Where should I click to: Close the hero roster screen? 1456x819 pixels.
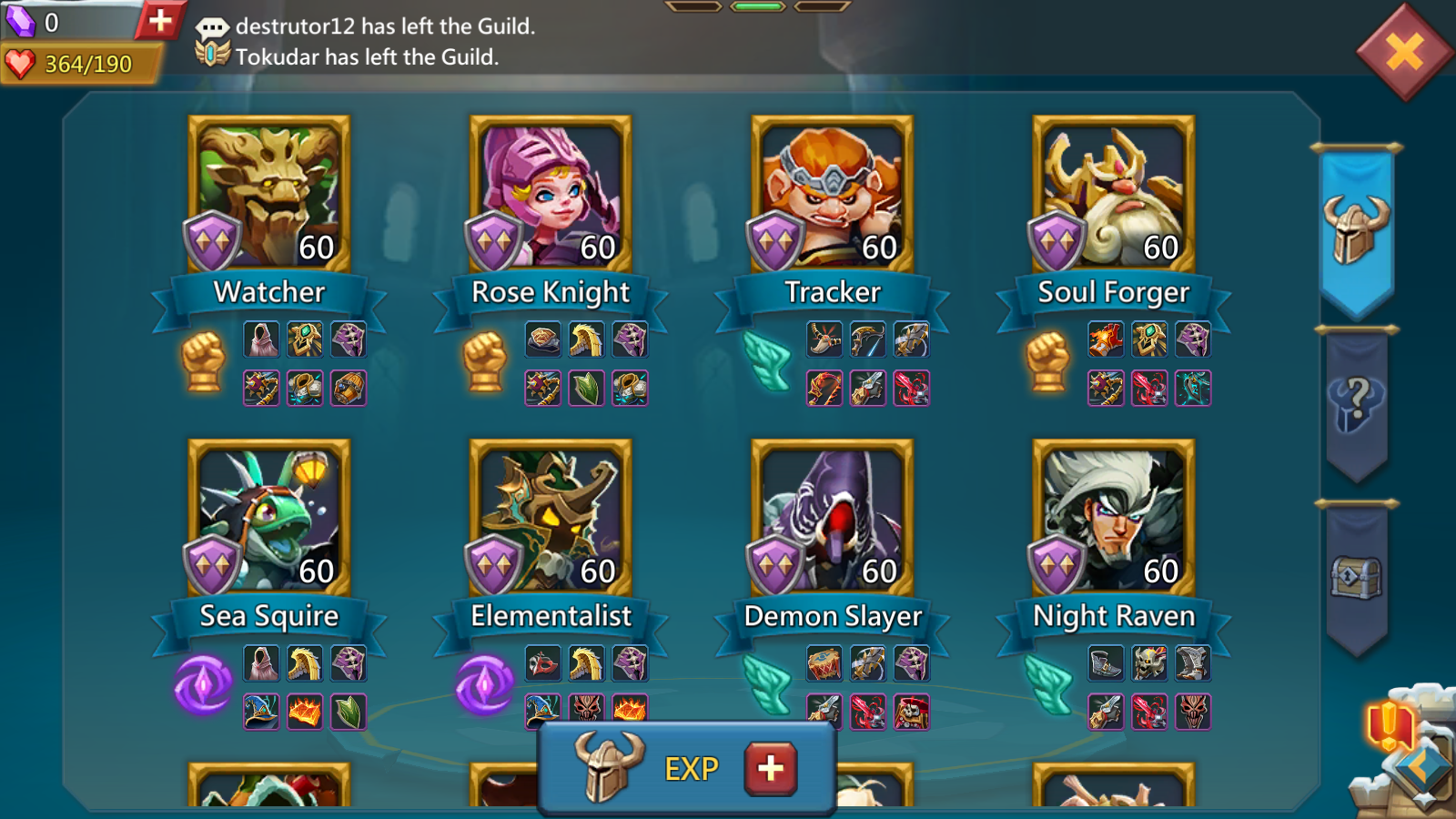tap(1404, 53)
